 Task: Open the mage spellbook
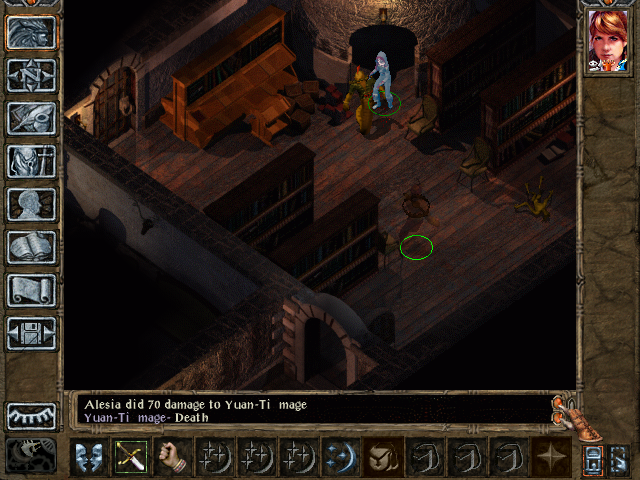(31, 247)
